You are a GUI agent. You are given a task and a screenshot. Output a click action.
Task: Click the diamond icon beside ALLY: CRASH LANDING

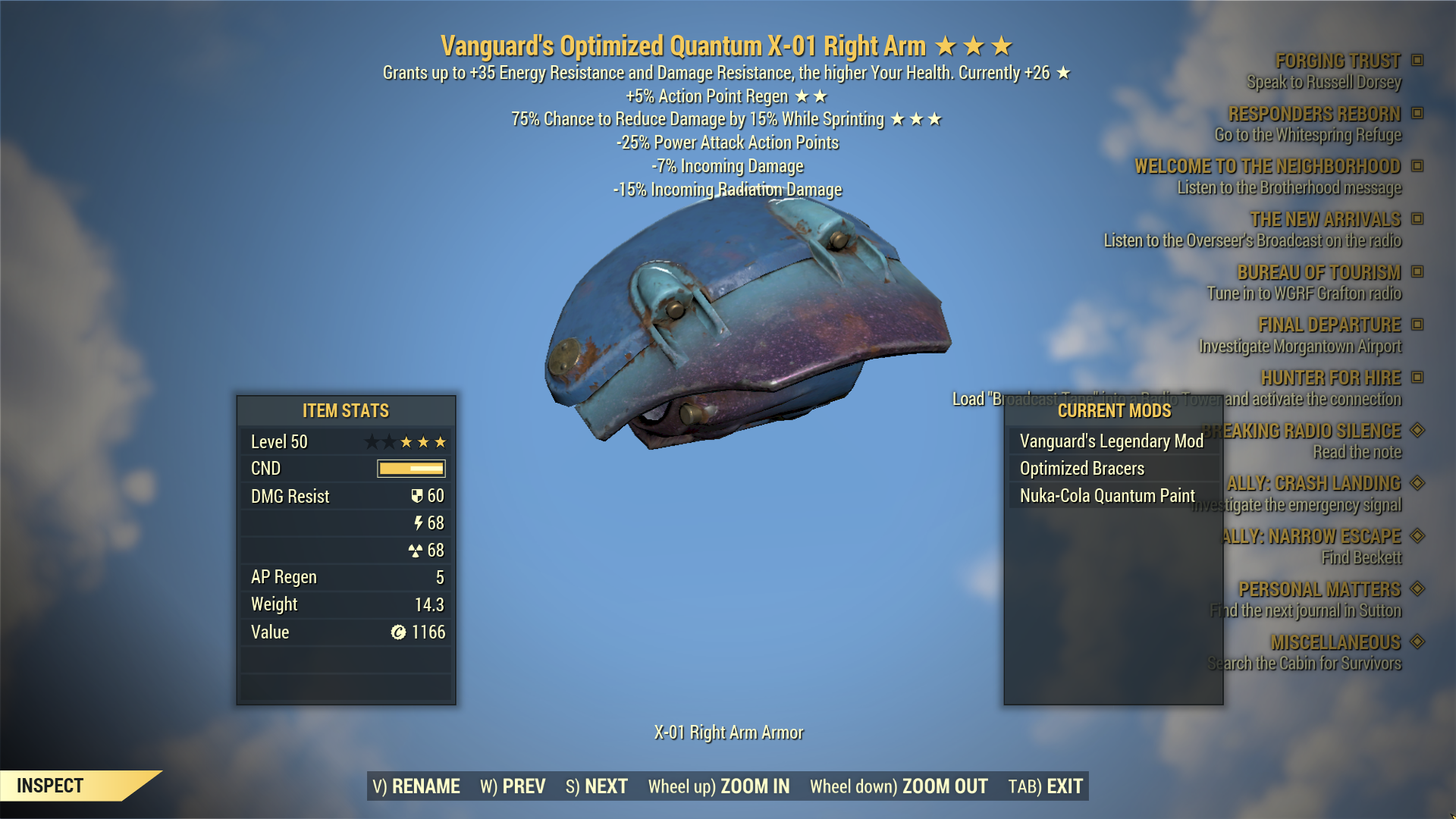click(1417, 483)
